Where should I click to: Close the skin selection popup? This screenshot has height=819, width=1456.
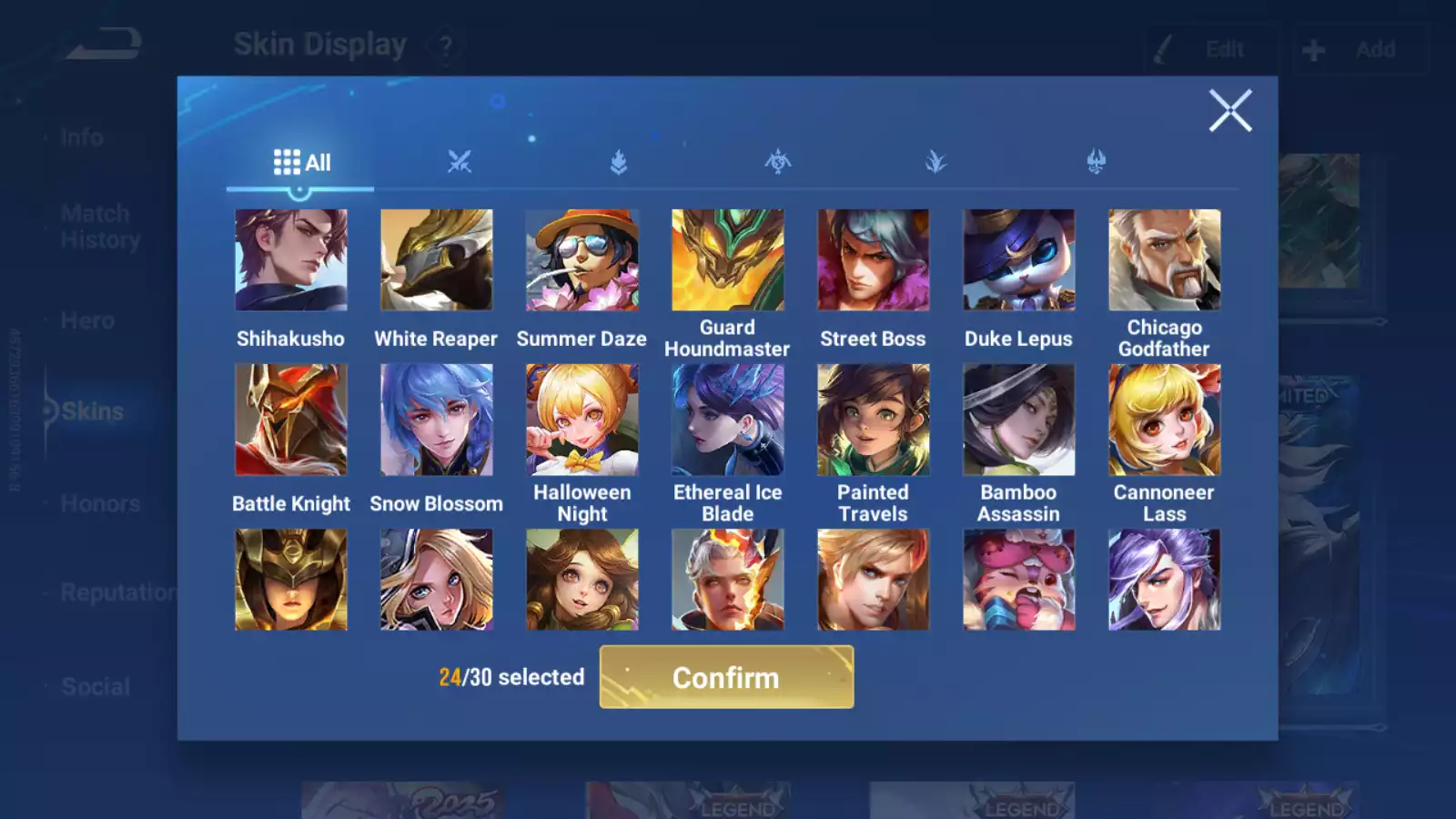tap(1229, 111)
